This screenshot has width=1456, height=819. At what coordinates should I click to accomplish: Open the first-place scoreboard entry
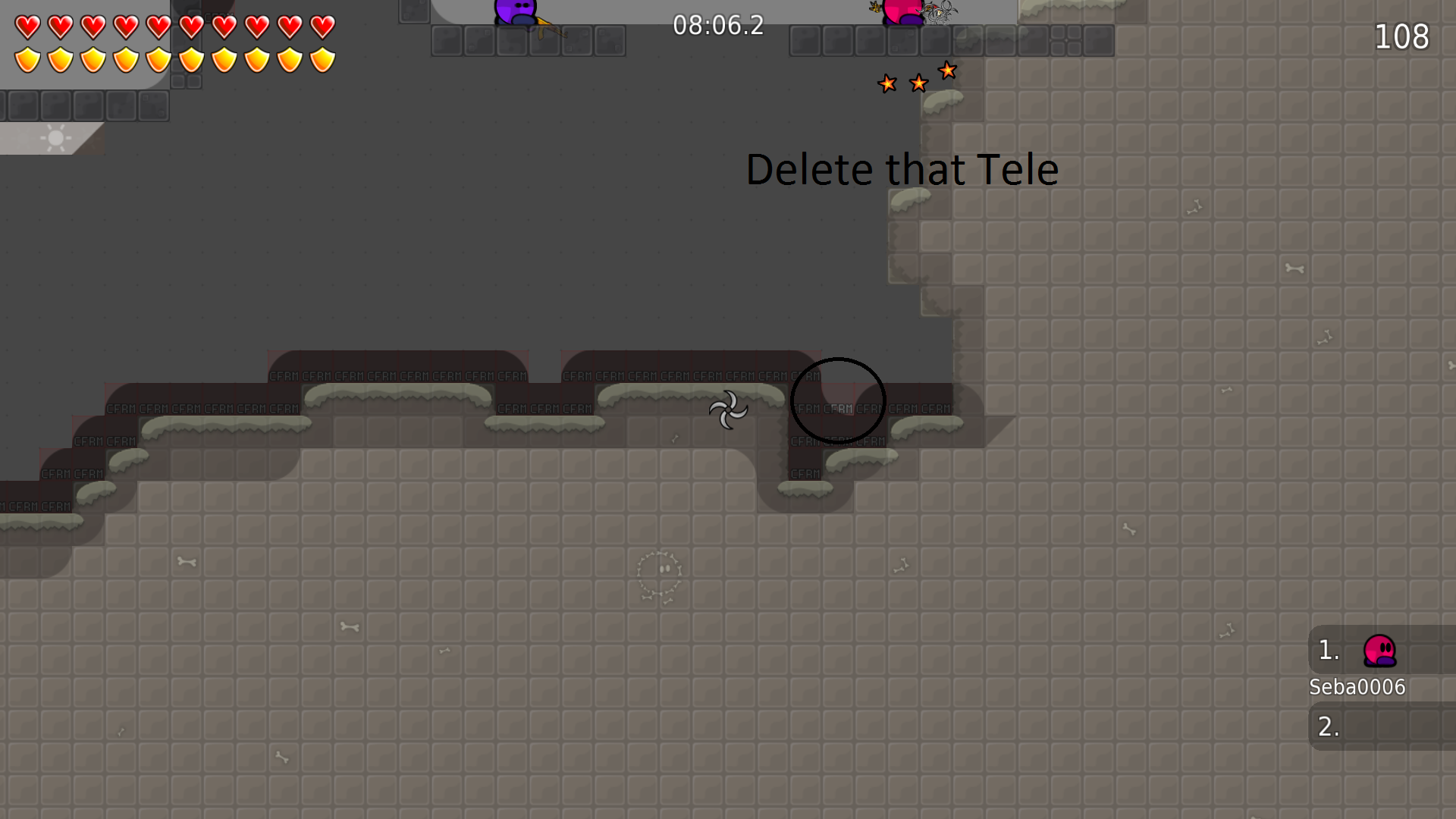[x=1327, y=651]
